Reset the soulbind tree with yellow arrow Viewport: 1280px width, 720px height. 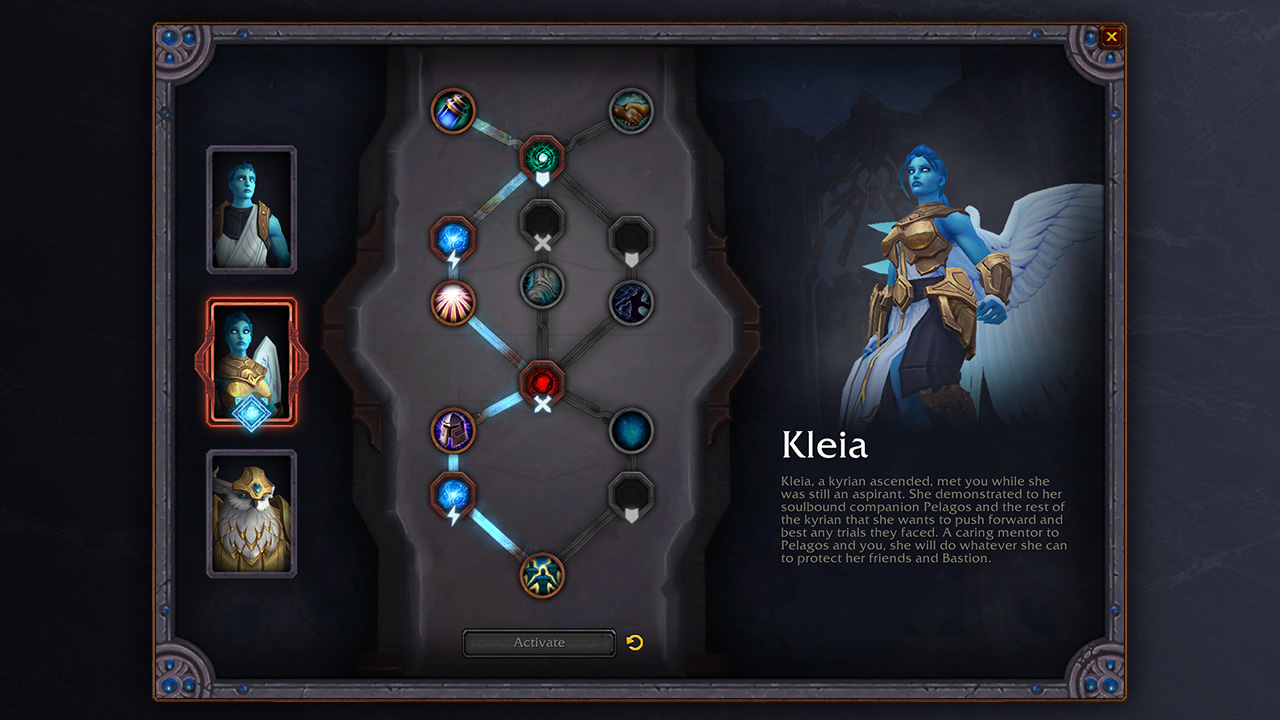634,642
